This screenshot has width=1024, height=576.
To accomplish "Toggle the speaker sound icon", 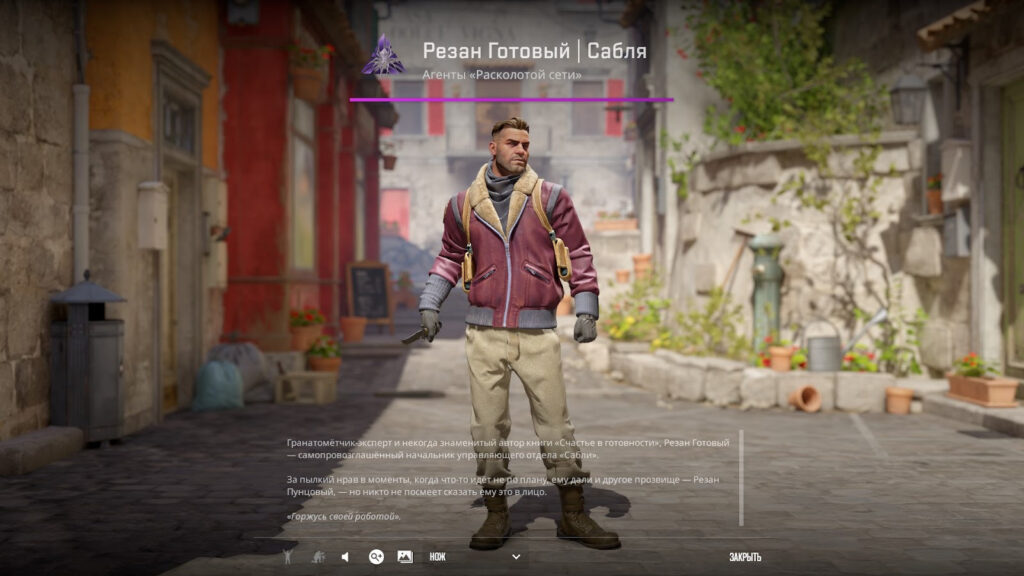I will pos(345,557).
